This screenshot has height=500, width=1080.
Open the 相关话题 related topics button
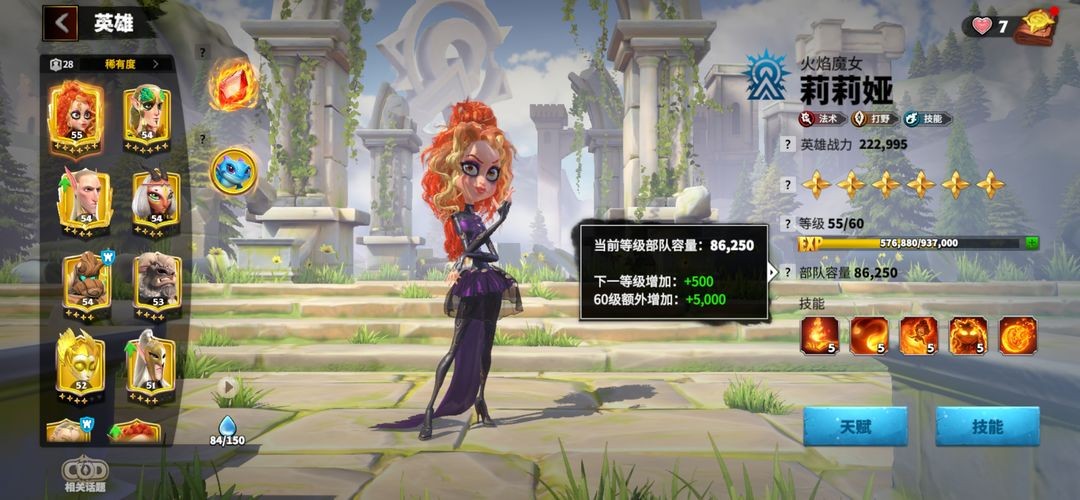85,476
